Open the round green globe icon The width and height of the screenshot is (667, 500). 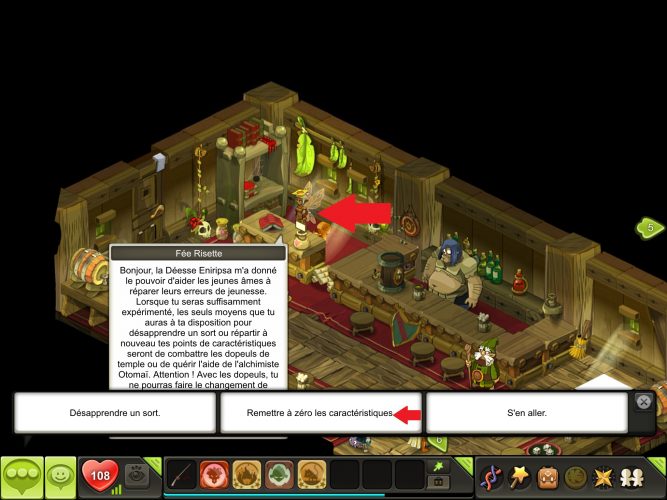pyautogui.click(x=576, y=476)
